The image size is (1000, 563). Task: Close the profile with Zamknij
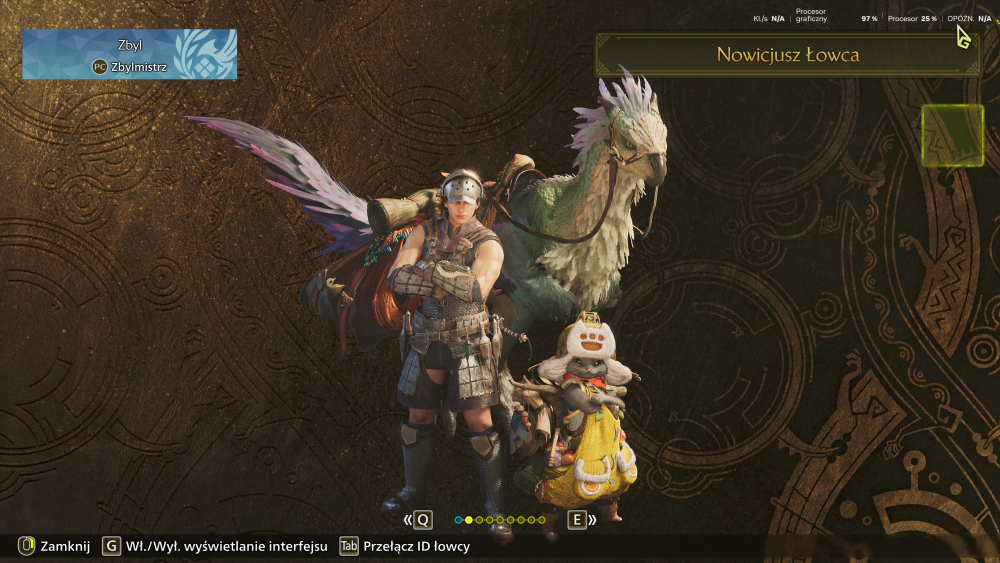click(55, 546)
